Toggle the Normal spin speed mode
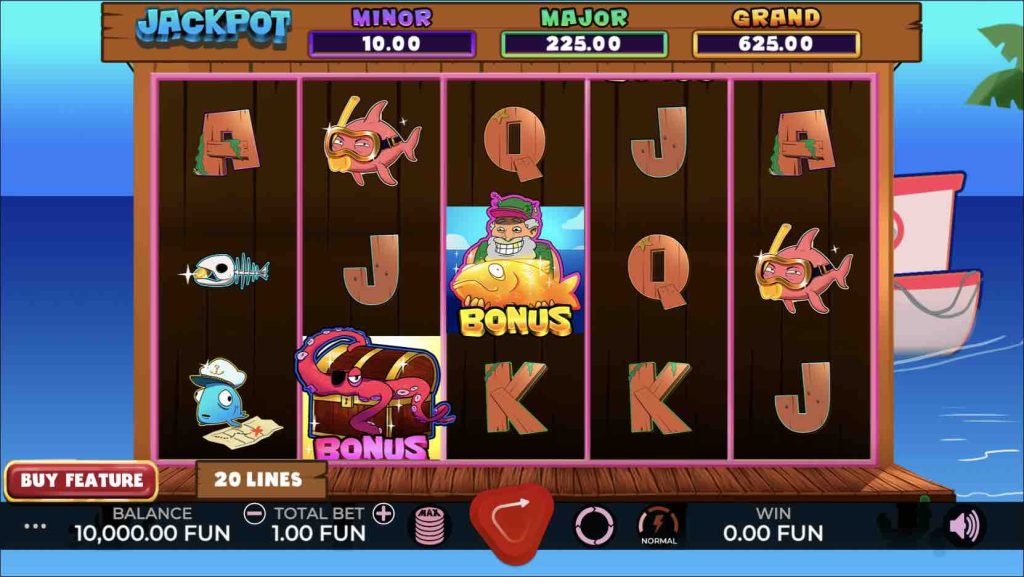The height and width of the screenshot is (577, 1024). click(657, 525)
